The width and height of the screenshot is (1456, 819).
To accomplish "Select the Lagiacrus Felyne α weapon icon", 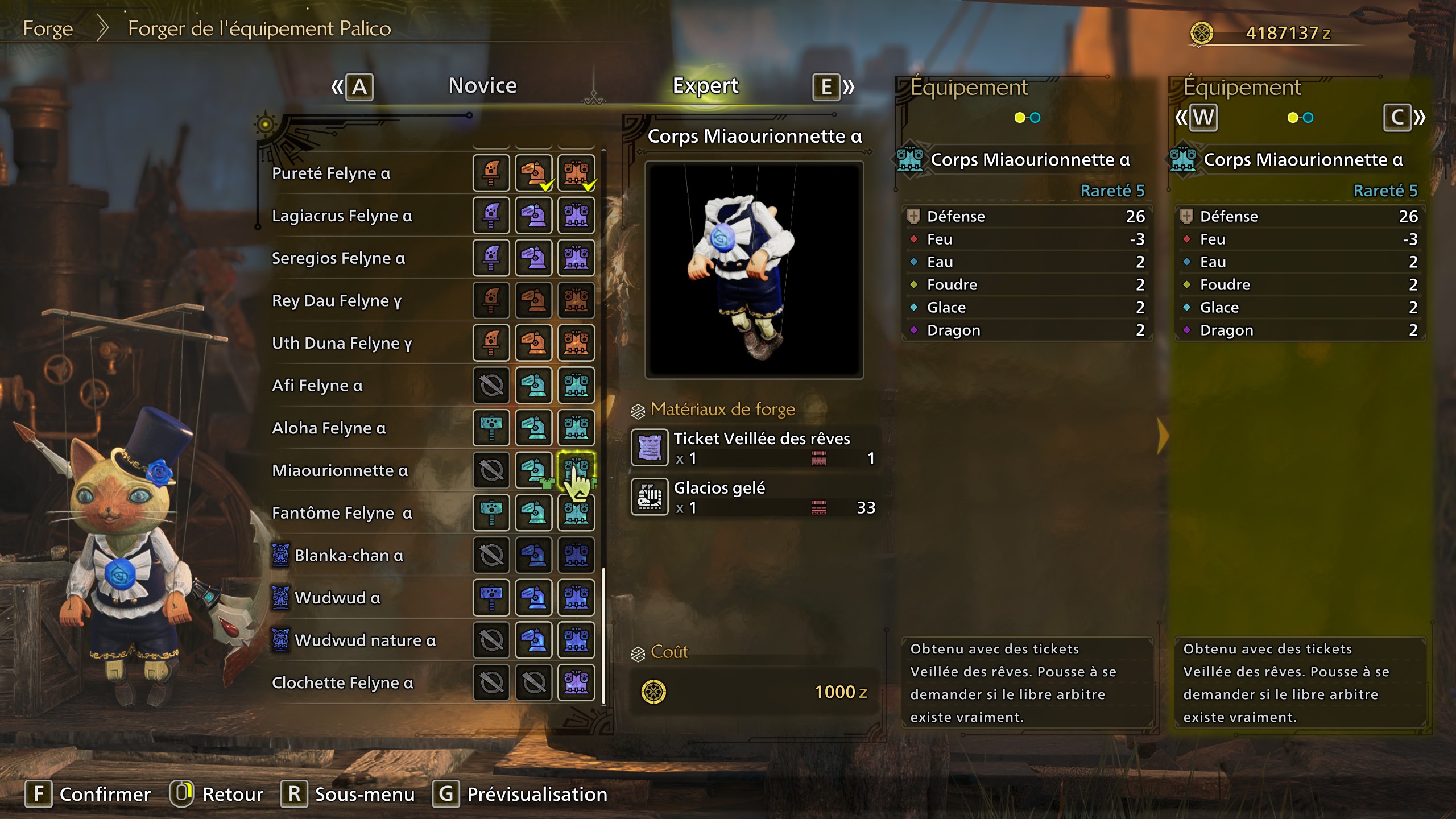I will [491, 215].
